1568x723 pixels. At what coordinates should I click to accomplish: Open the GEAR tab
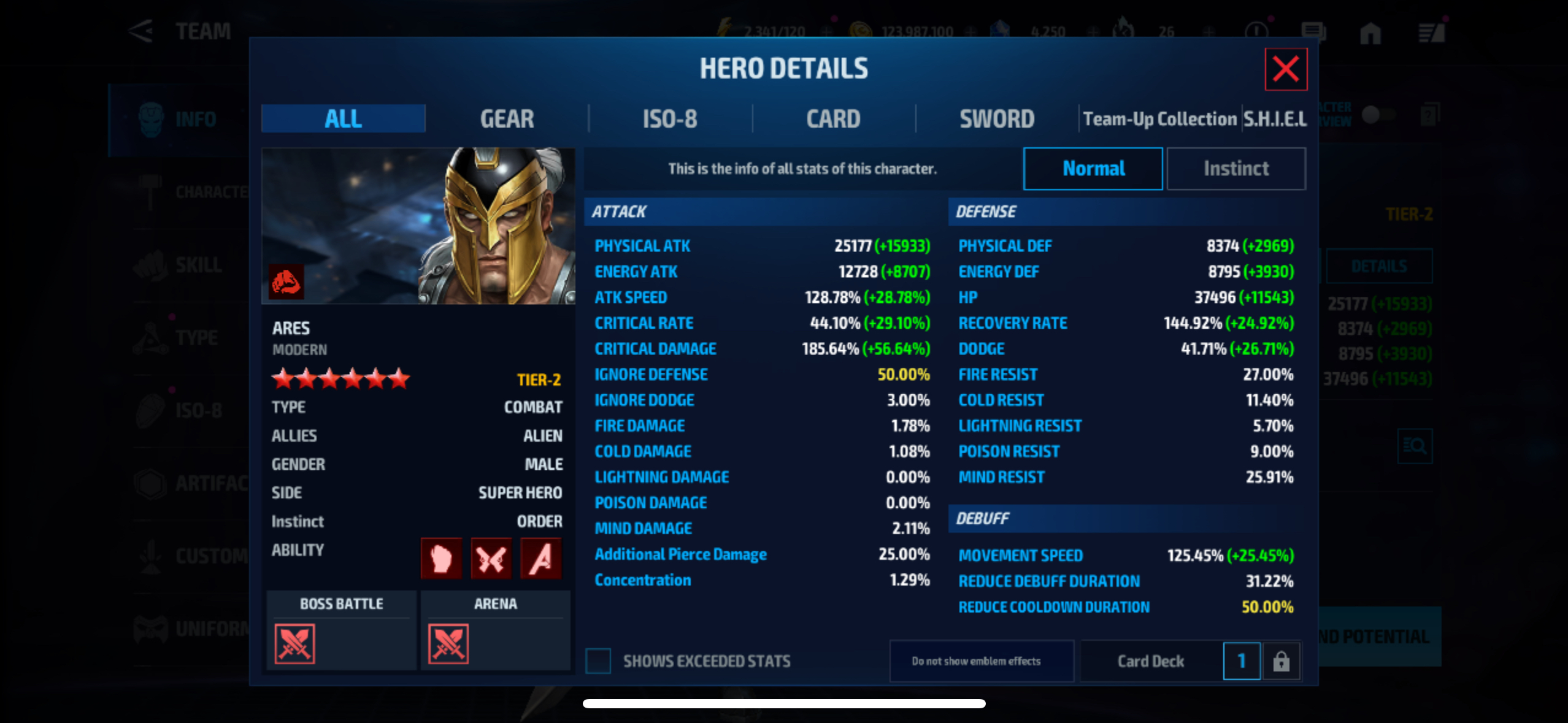point(507,119)
